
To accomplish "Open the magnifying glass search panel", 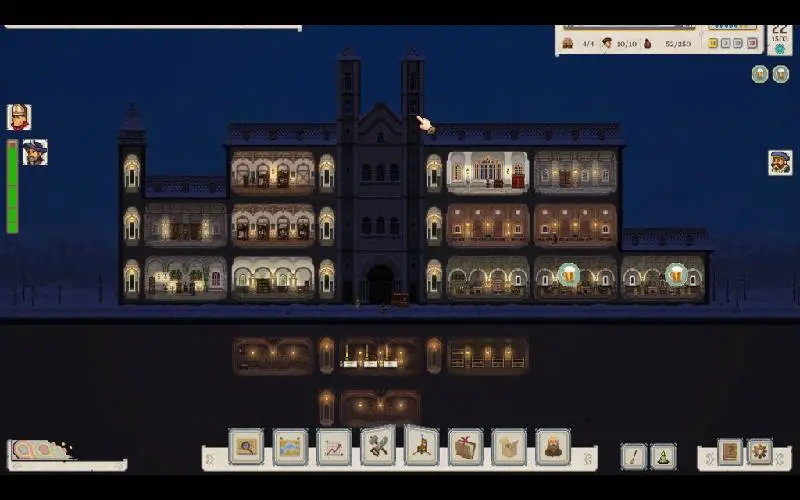I will 246,446.
